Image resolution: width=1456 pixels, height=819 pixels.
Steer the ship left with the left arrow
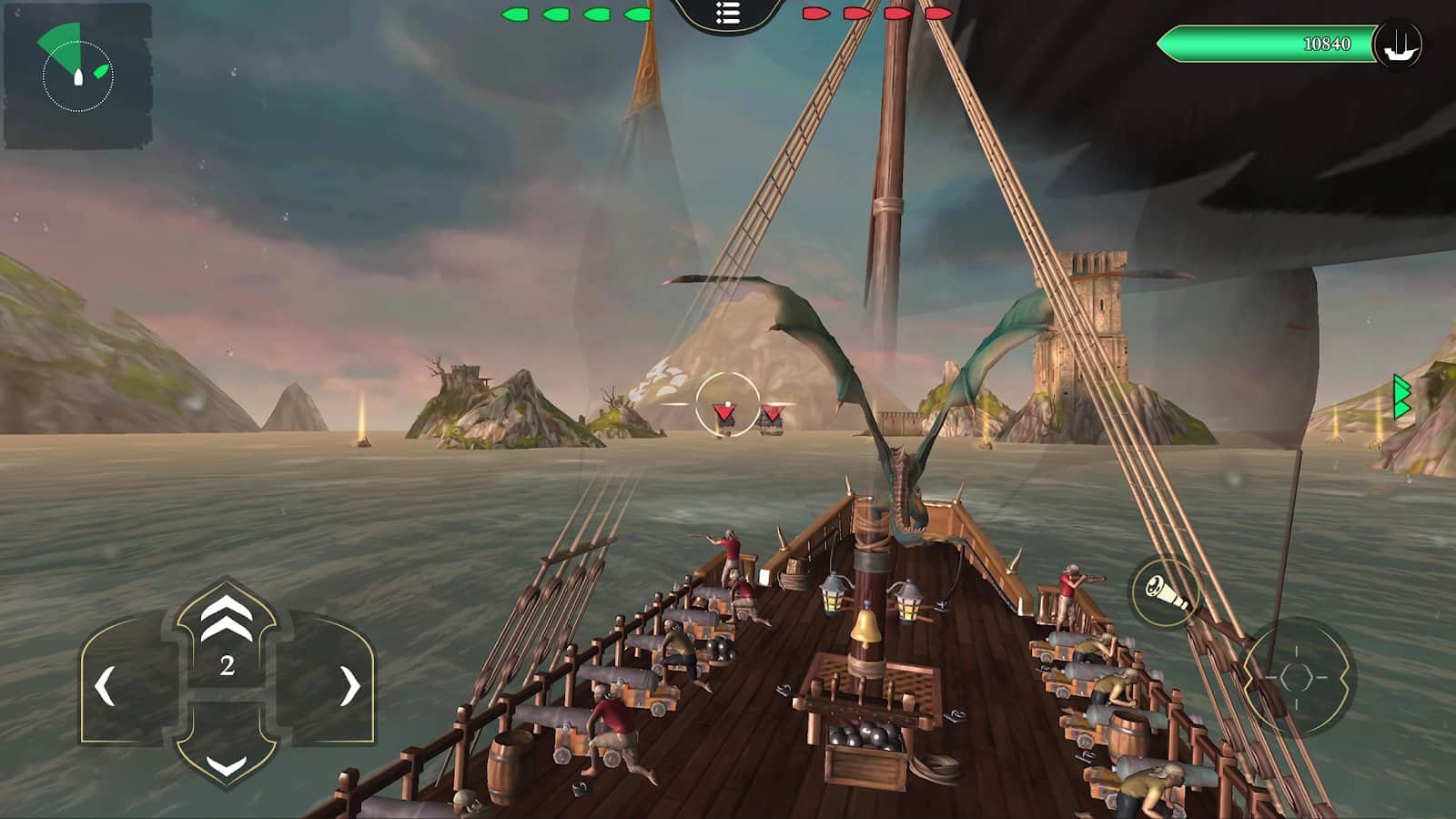point(106,686)
